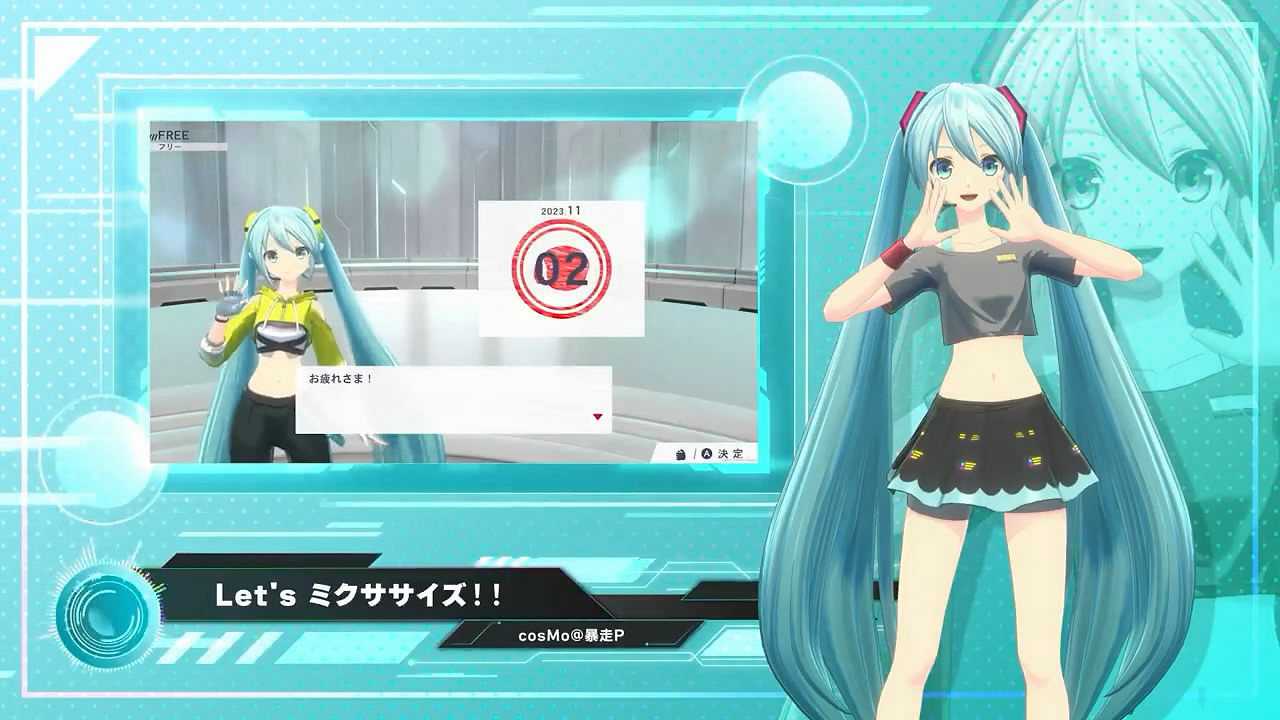The width and height of the screenshot is (1280, 720).
Task: Select trainer Miku's waving hand in the video
Action: [229, 300]
